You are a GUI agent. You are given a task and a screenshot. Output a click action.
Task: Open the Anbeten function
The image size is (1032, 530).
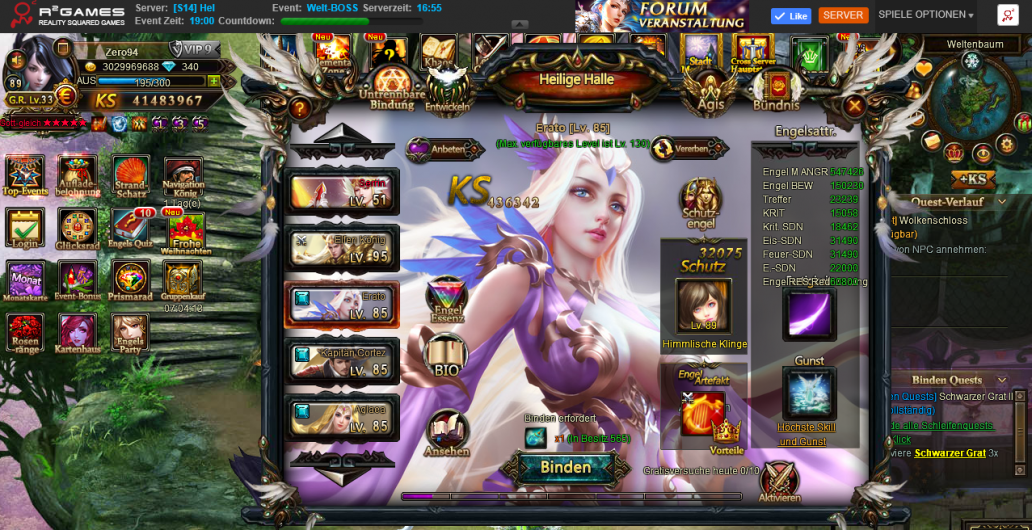(445, 150)
